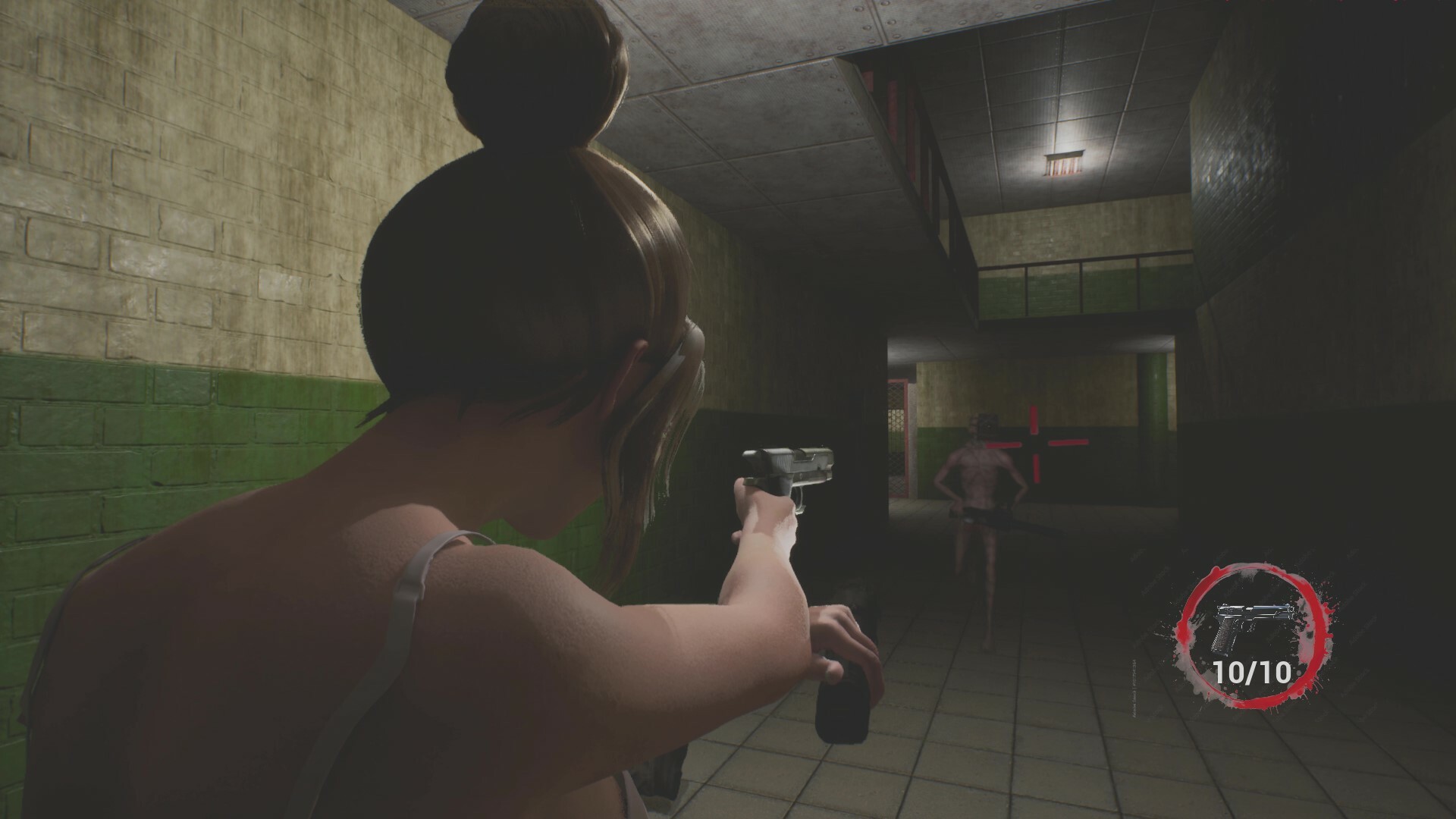The width and height of the screenshot is (1456, 819).
Task: Select the vertical Adobe Stock watermark text
Action: (1134, 689)
